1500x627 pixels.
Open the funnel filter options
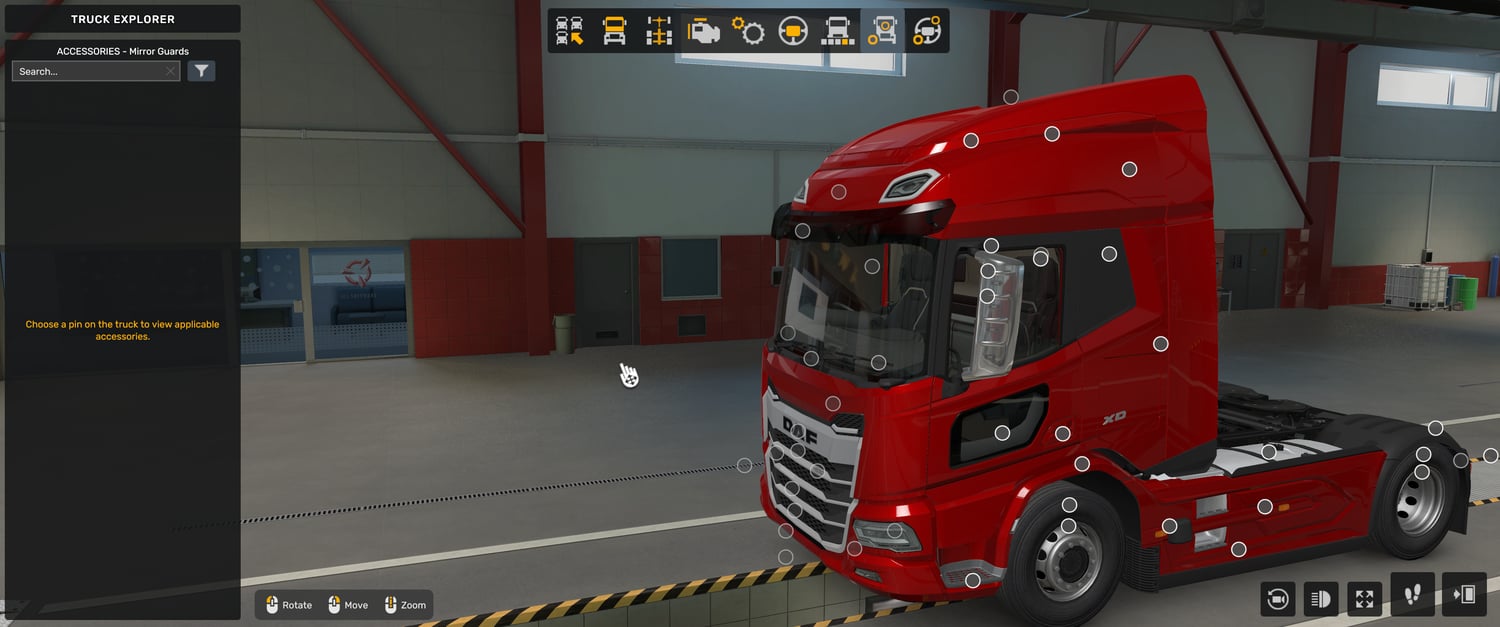201,71
